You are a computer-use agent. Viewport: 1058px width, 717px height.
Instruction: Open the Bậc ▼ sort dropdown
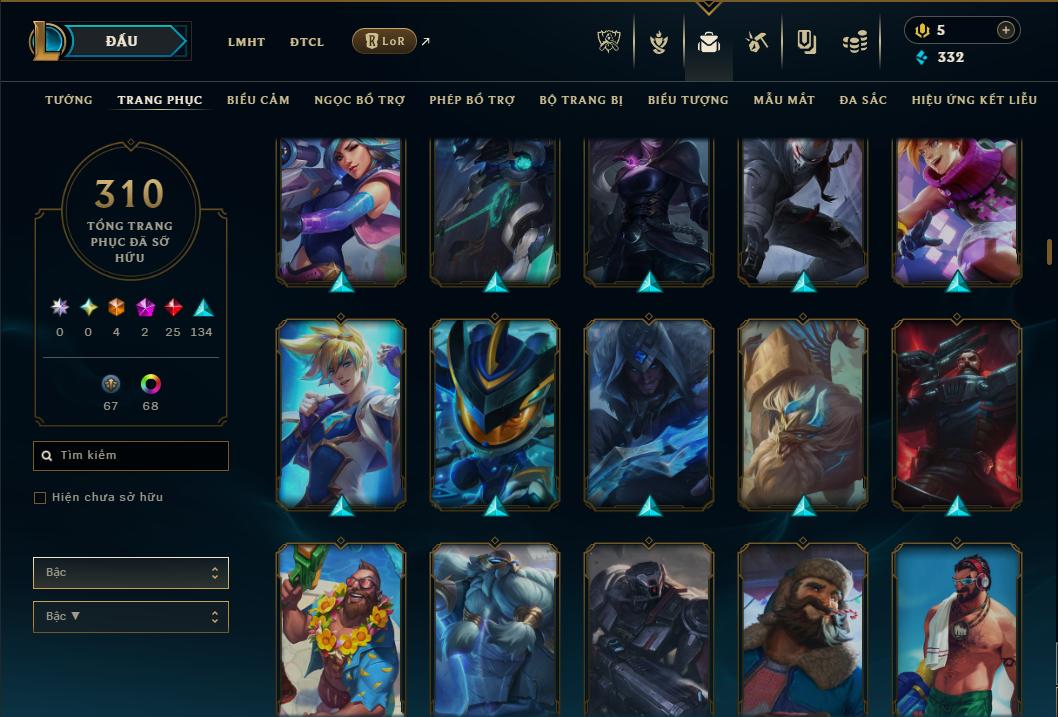pyautogui.click(x=131, y=617)
